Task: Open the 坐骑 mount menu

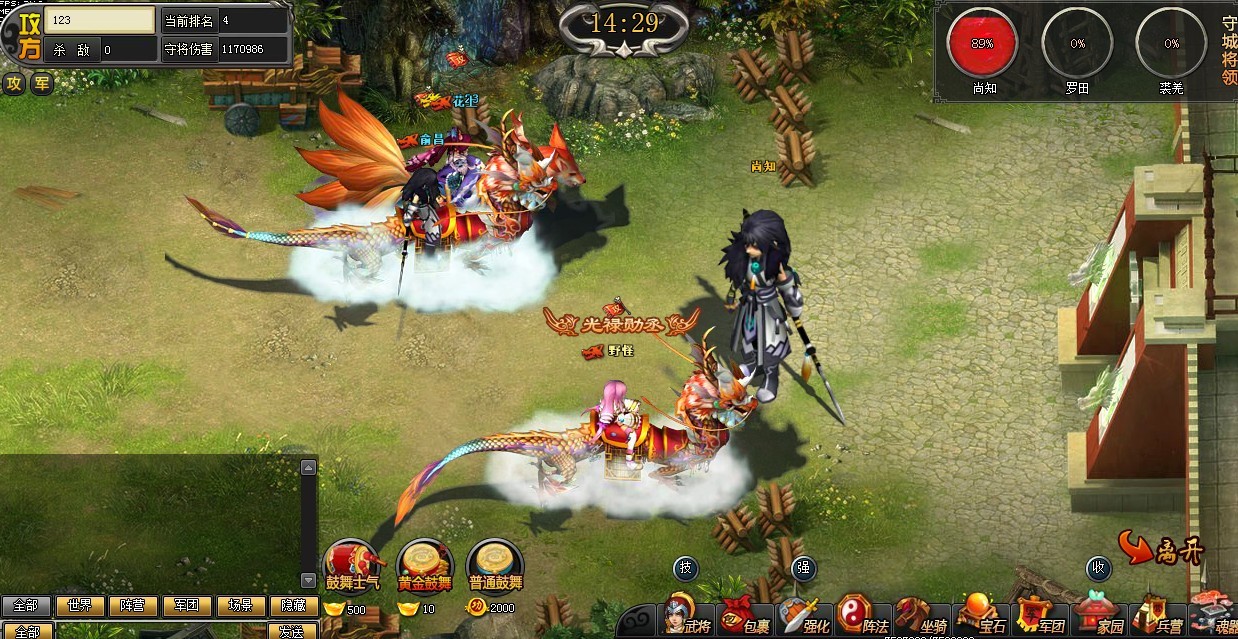Action: click(922, 619)
